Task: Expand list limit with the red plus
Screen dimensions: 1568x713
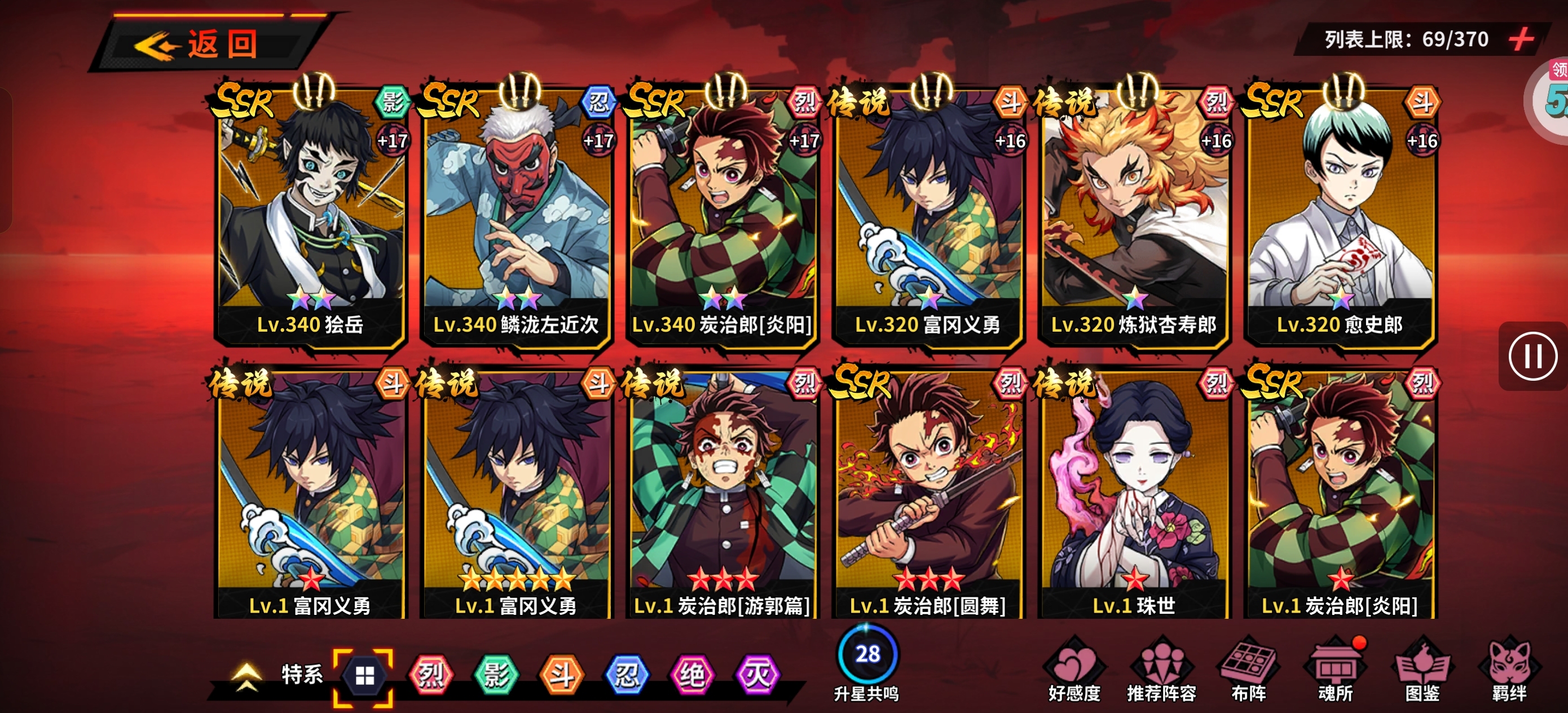Action: 1520,39
